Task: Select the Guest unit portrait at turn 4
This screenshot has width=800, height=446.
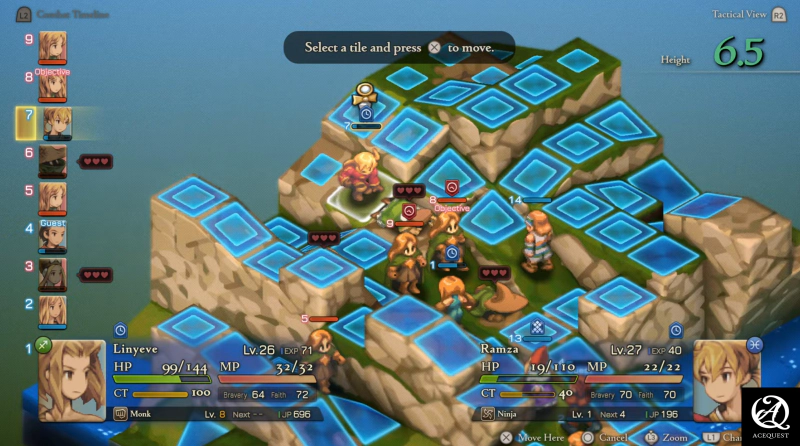Action: 52,237
